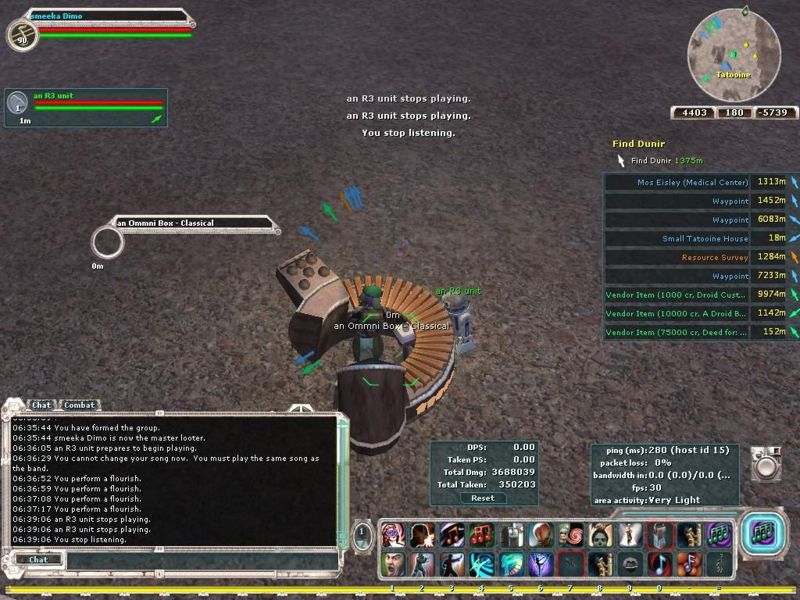Use the purple dancer silhouette ability
The height and width of the screenshot is (600, 800).
[541, 564]
